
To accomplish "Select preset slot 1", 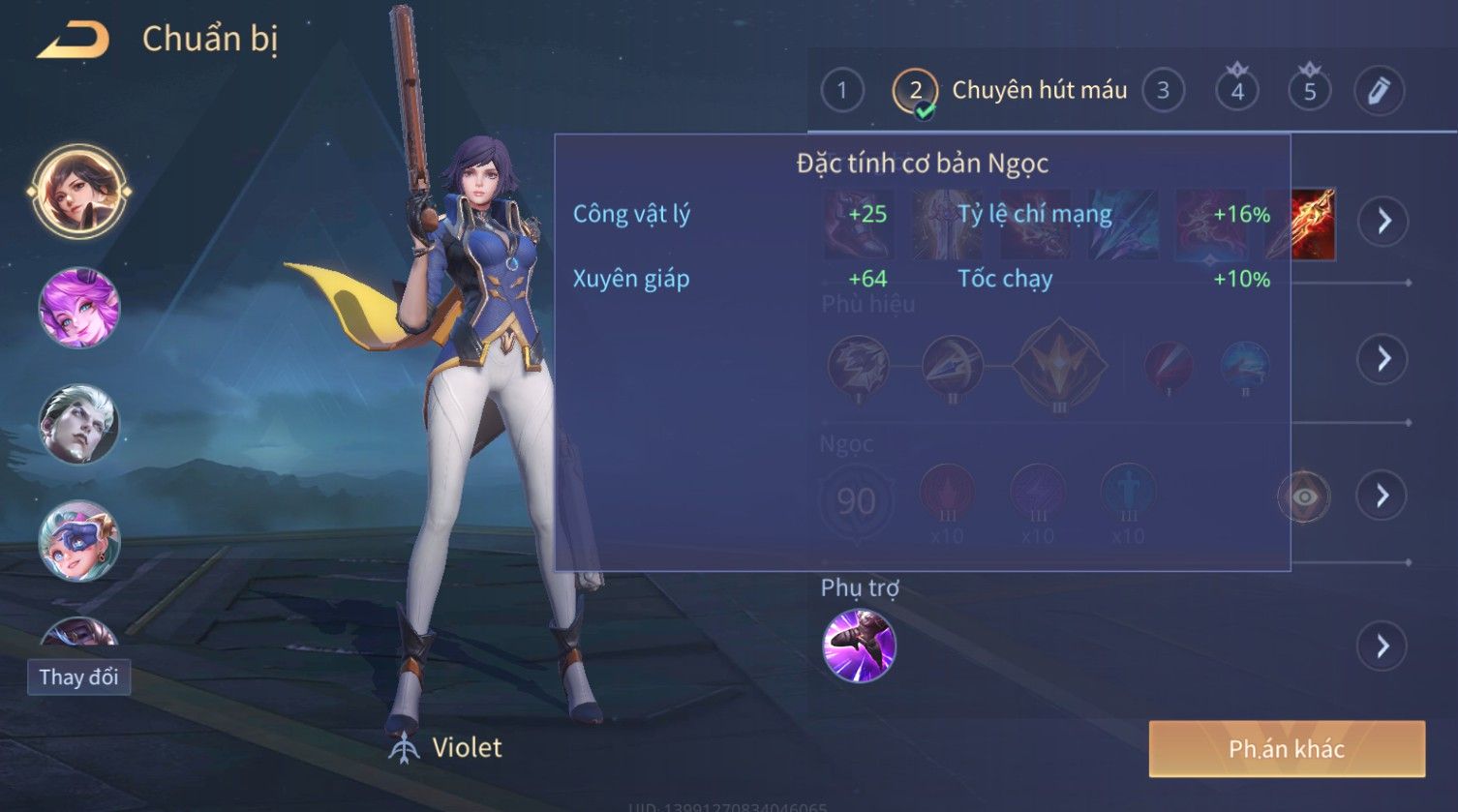I will pyautogui.click(x=841, y=91).
